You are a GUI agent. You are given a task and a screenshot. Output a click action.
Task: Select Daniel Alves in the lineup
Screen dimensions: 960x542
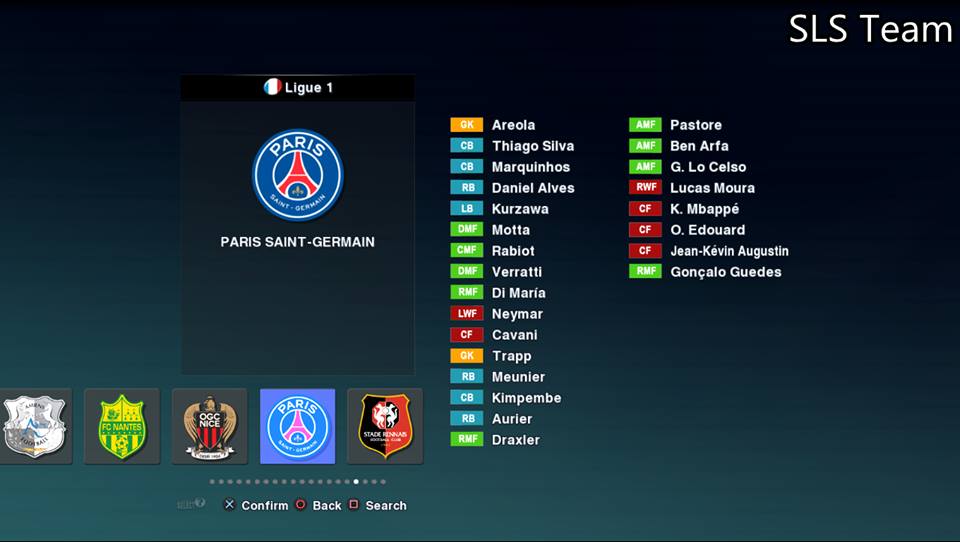532,188
